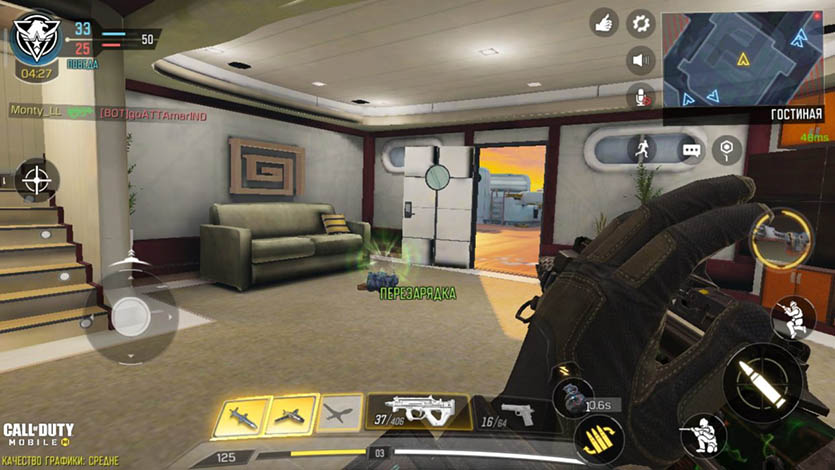Tap the thumbs-up like button

603,22
